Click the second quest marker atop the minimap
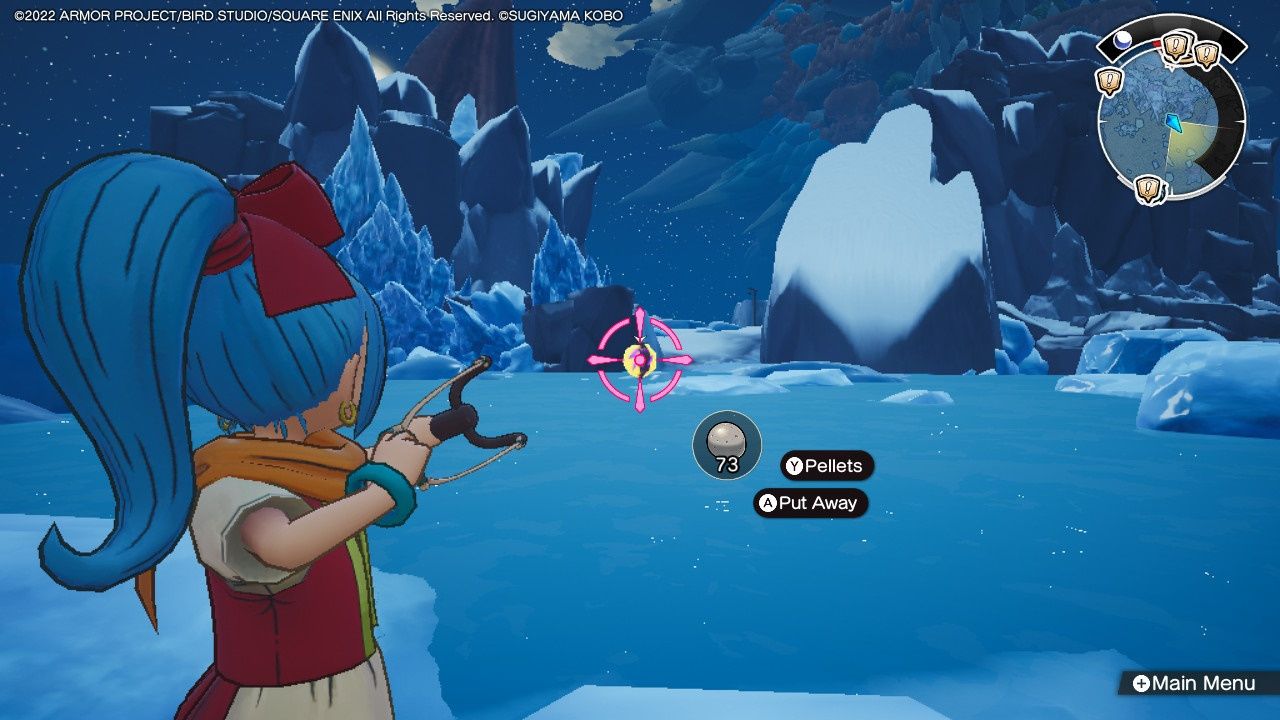 tap(1205, 53)
